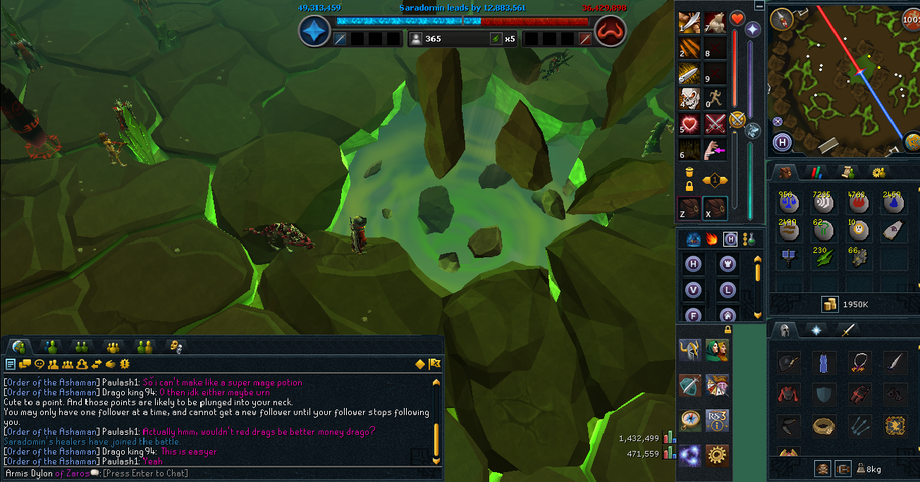The height and width of the screenshot is (482, 920).
Task: Click the compass on the minimap
Action: click(x=781, y=18)
